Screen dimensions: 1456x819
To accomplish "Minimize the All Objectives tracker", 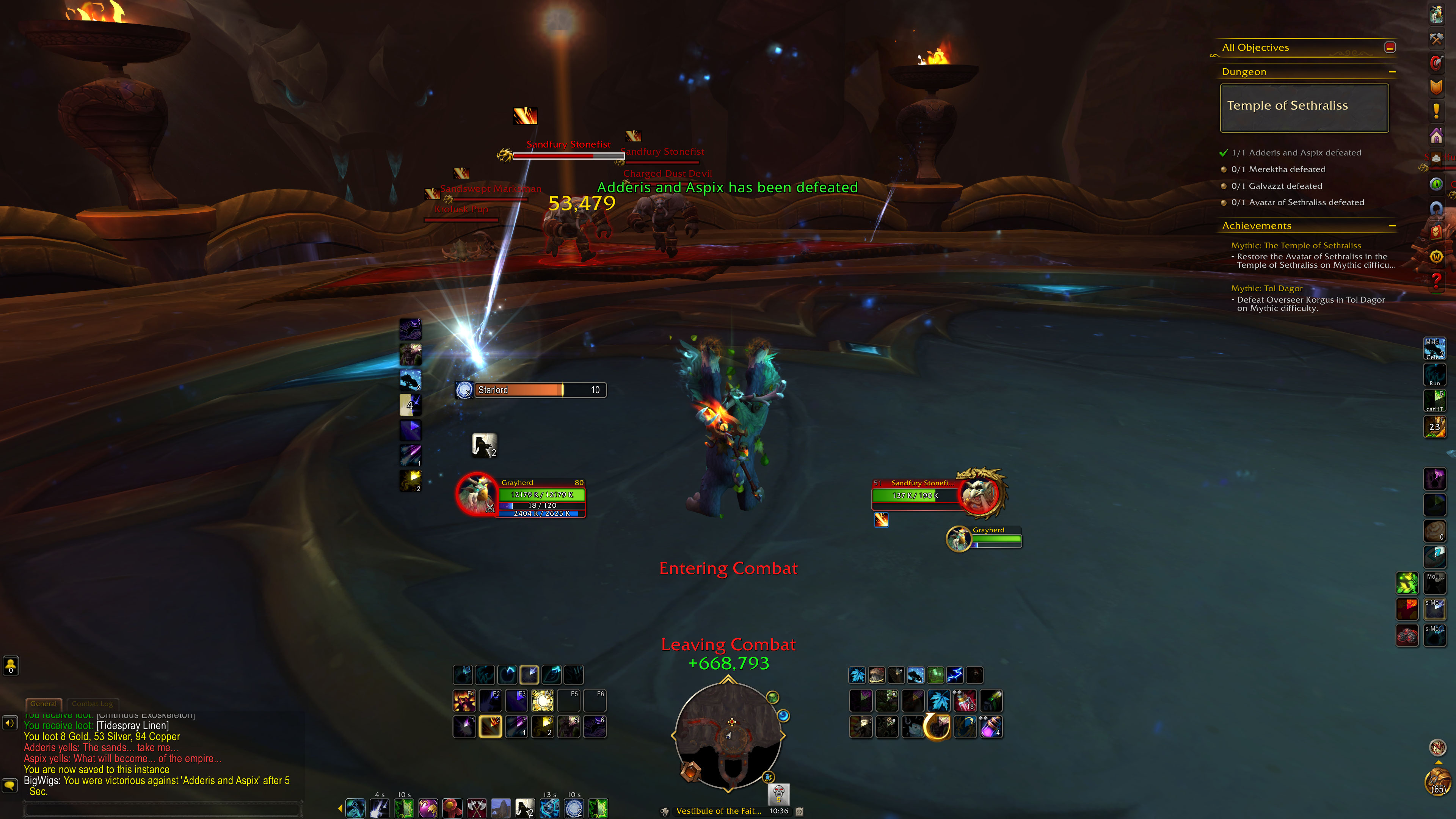I will point(1390,47).
